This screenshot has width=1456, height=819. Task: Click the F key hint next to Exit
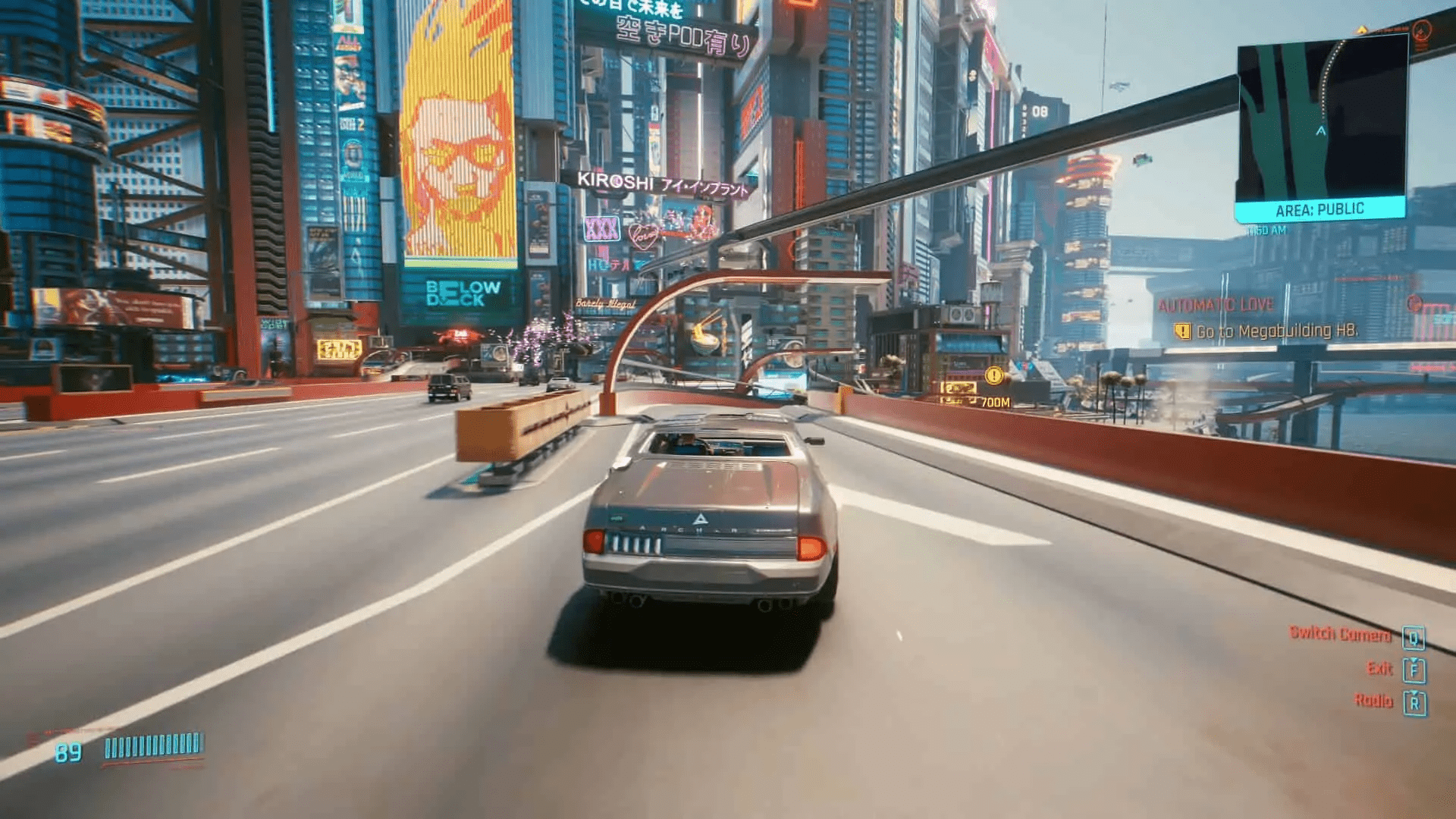point(1414,668)
